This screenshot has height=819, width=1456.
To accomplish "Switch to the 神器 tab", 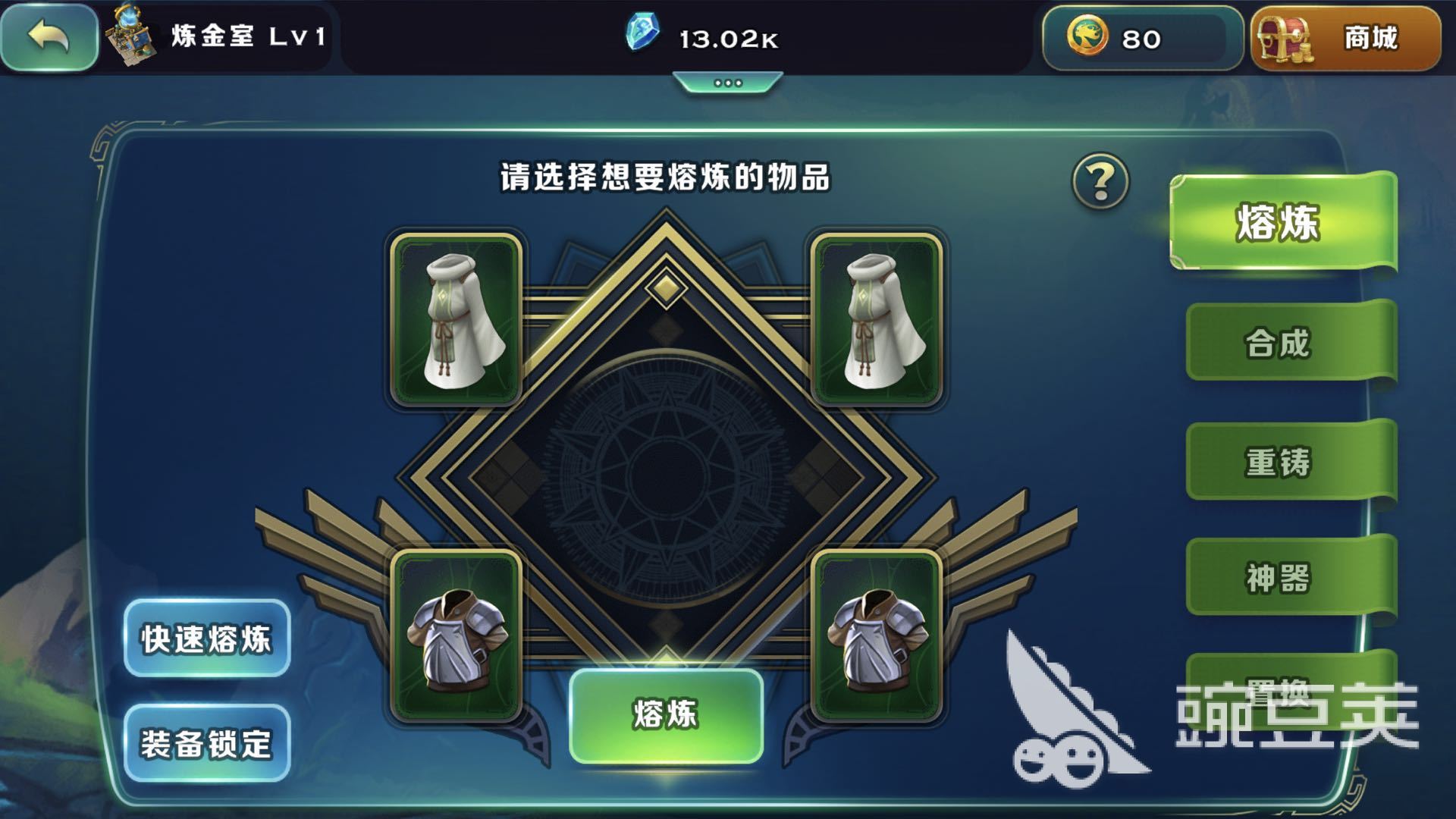I will point(1279,578).
